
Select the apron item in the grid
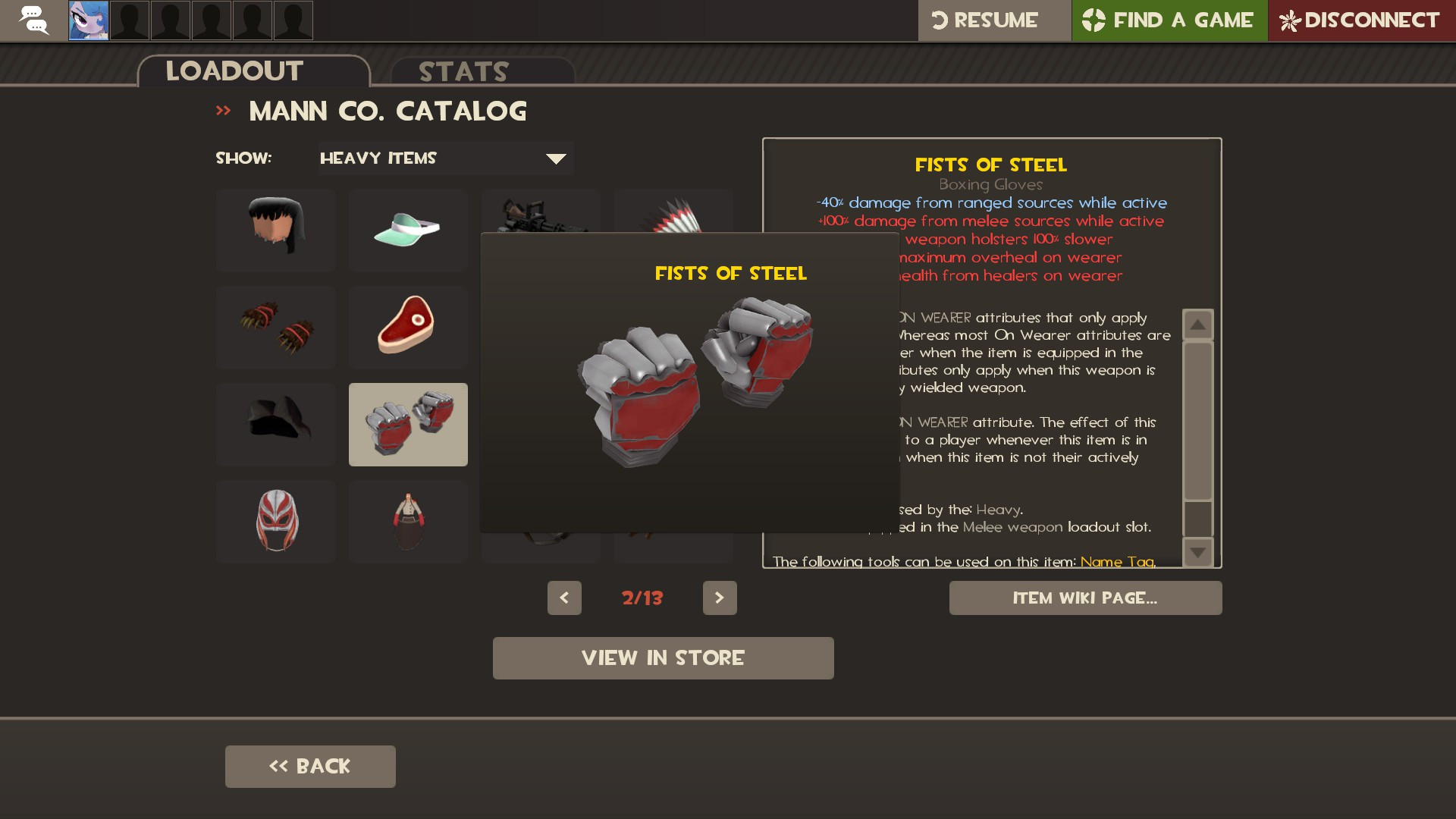tap(408, 521)
